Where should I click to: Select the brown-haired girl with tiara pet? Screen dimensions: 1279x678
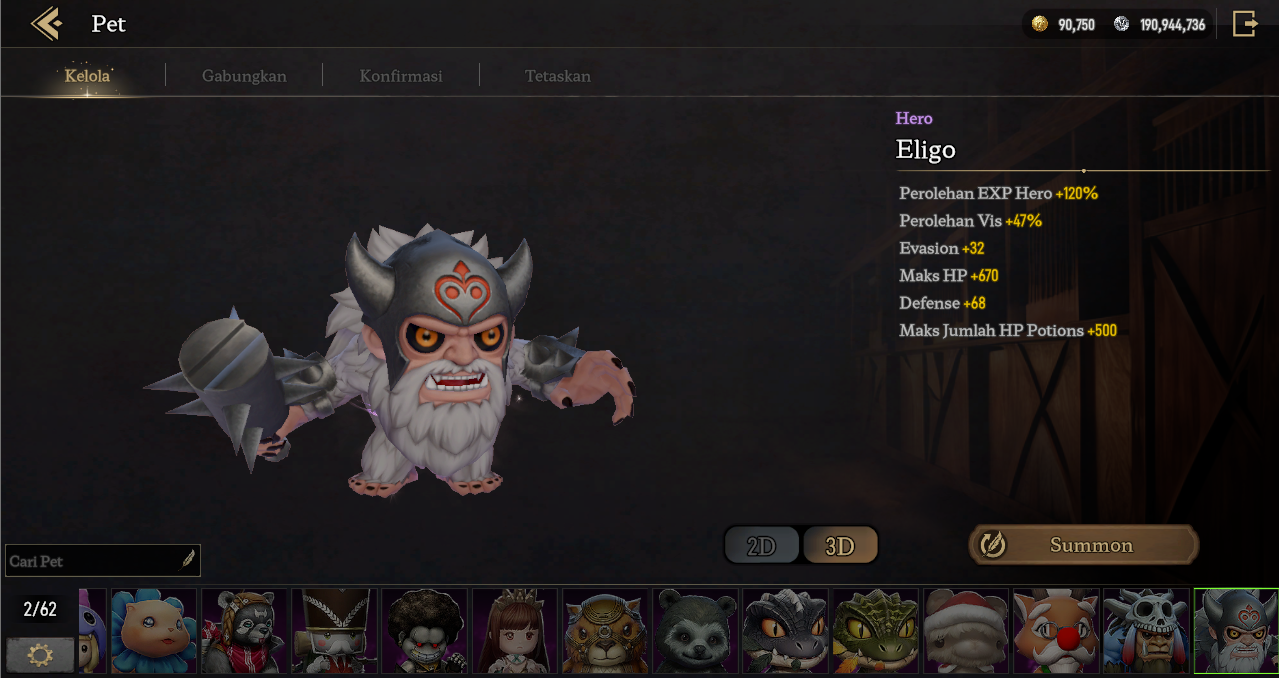coord(515,631)
